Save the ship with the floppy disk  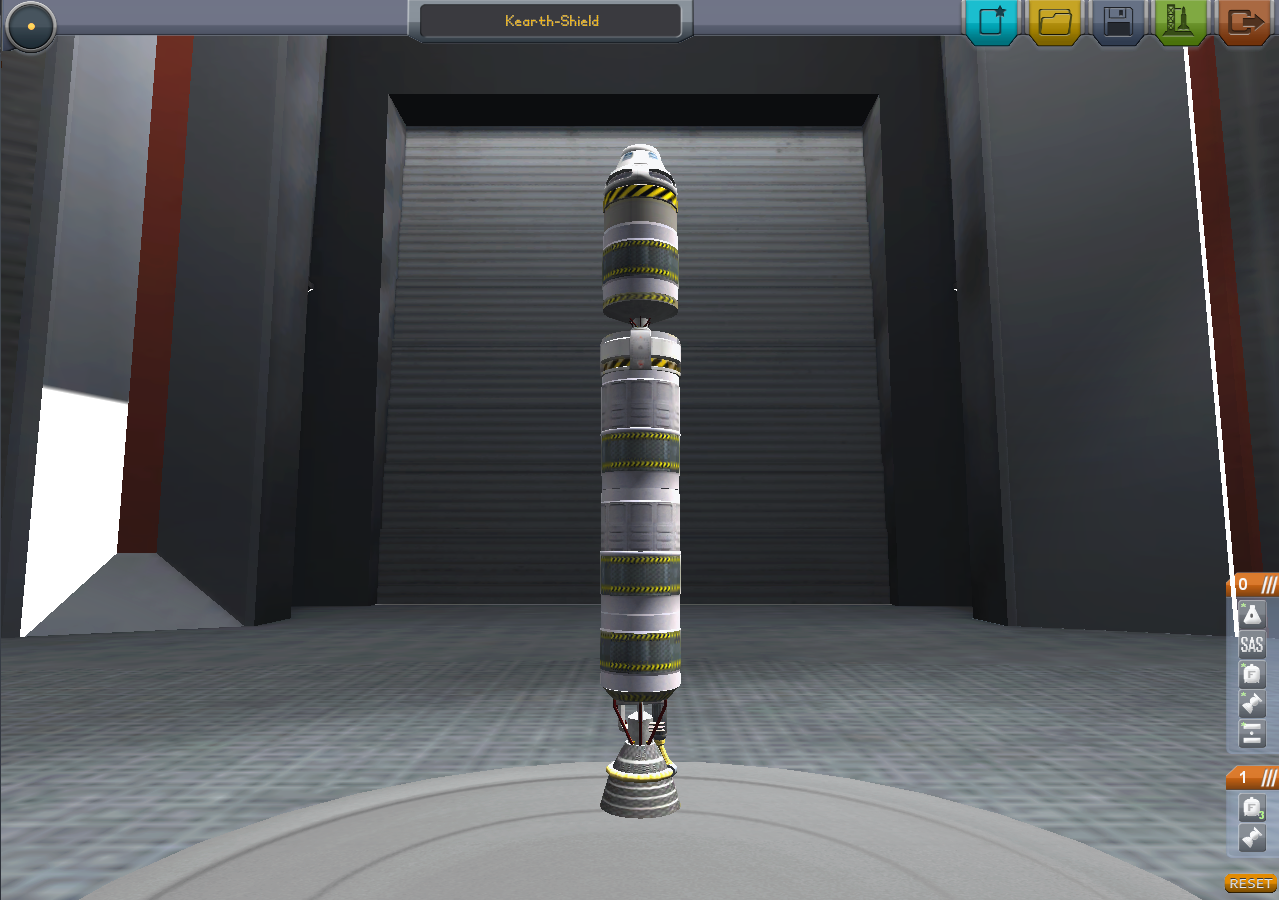point(1118,22)
